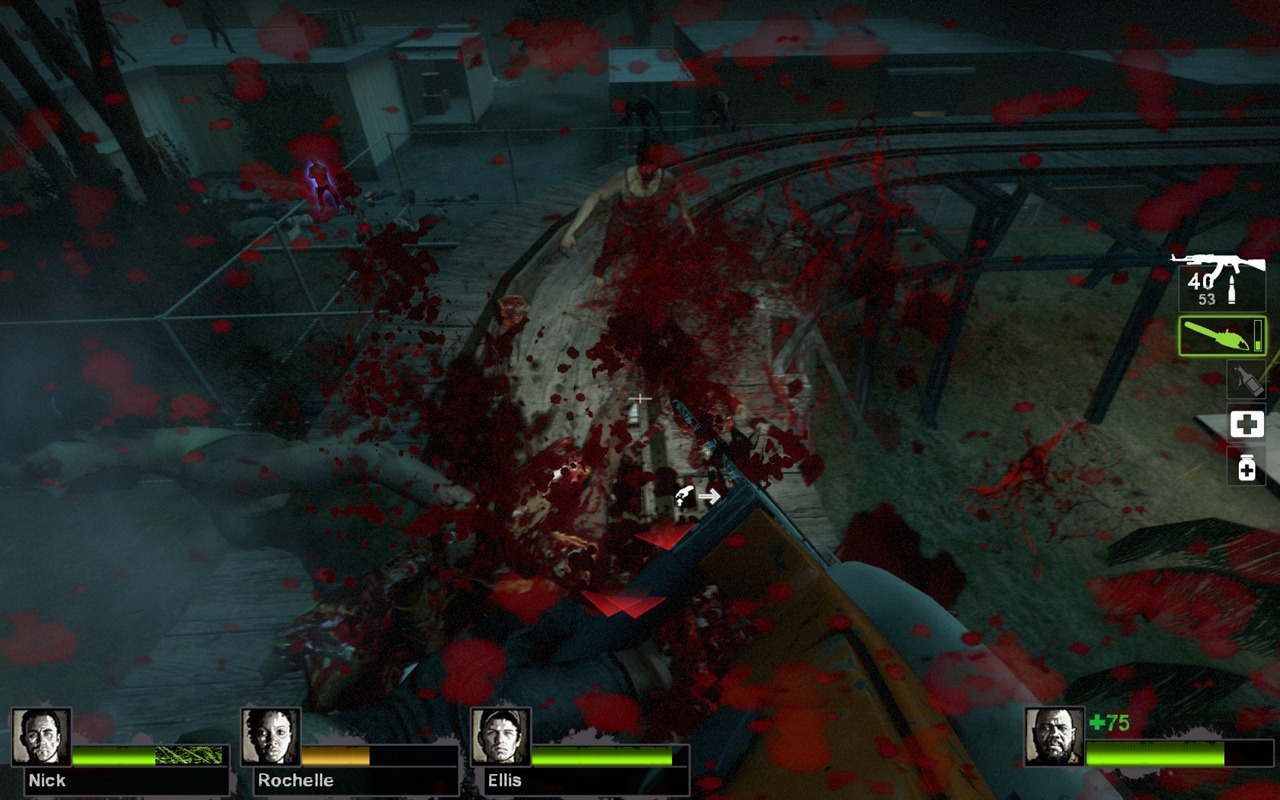The height and width of the screenshot is (800, 1280).
Task: Select the AK-47 rifle weapon slot
Action: pyautogui.click(x=1220, y=282)
